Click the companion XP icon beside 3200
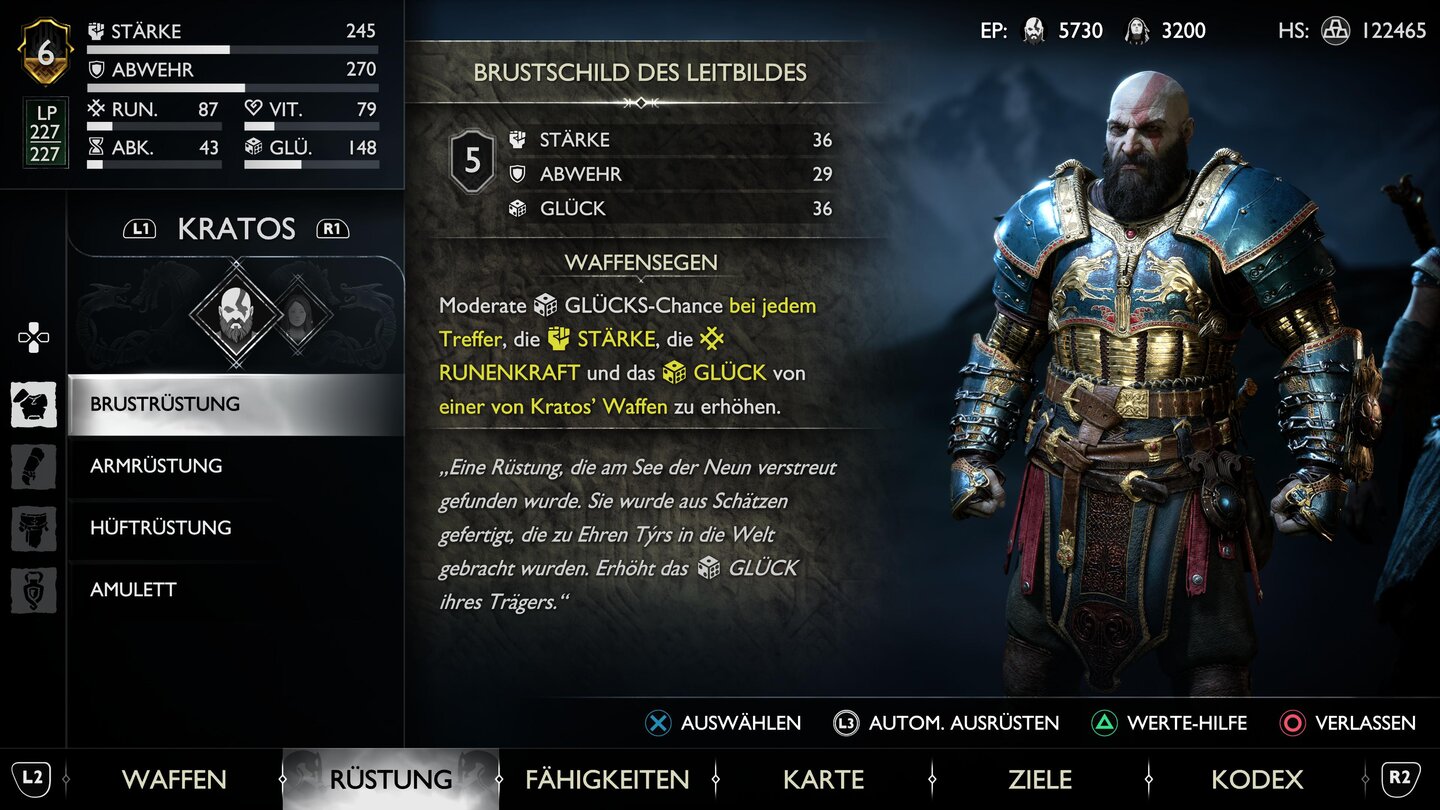Screen dimensions: 1440x810 (1135, 31)
